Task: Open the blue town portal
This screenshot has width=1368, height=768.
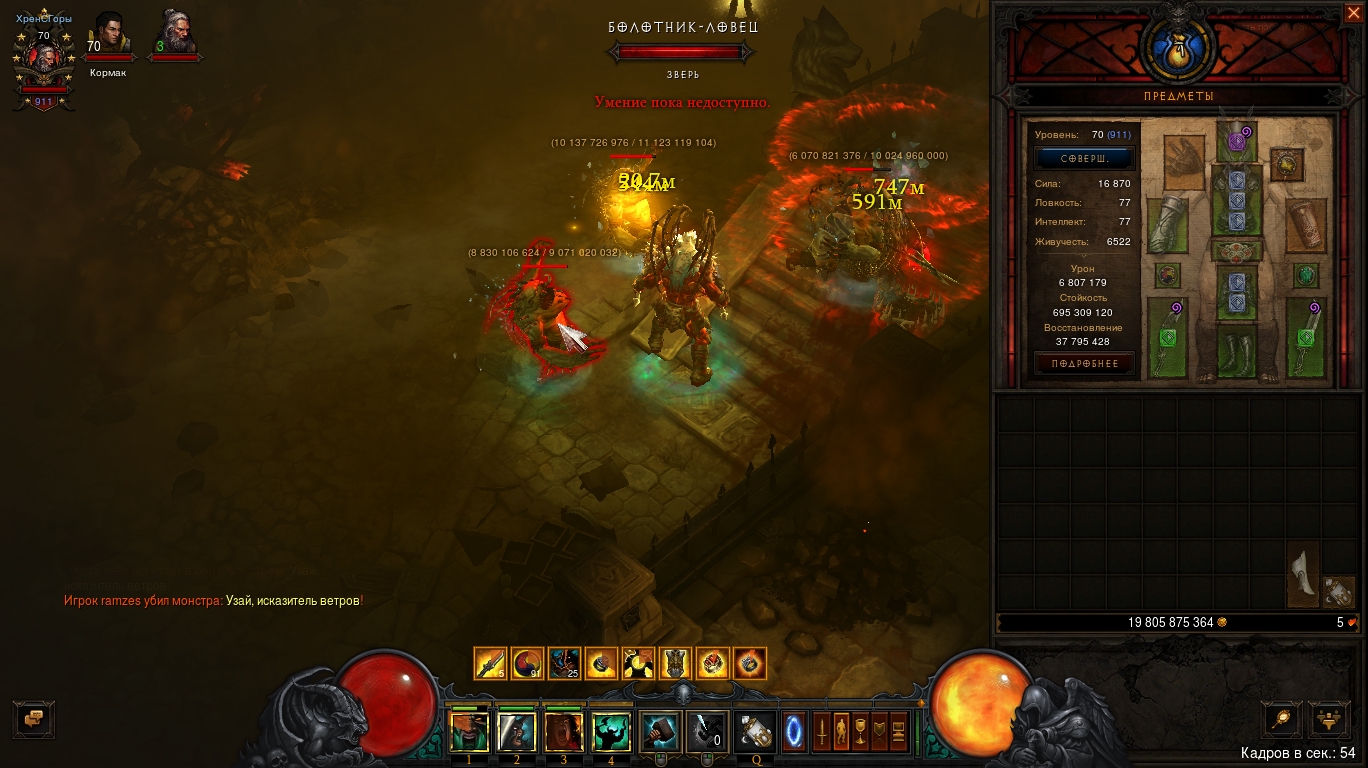Action: coord(794,732)
